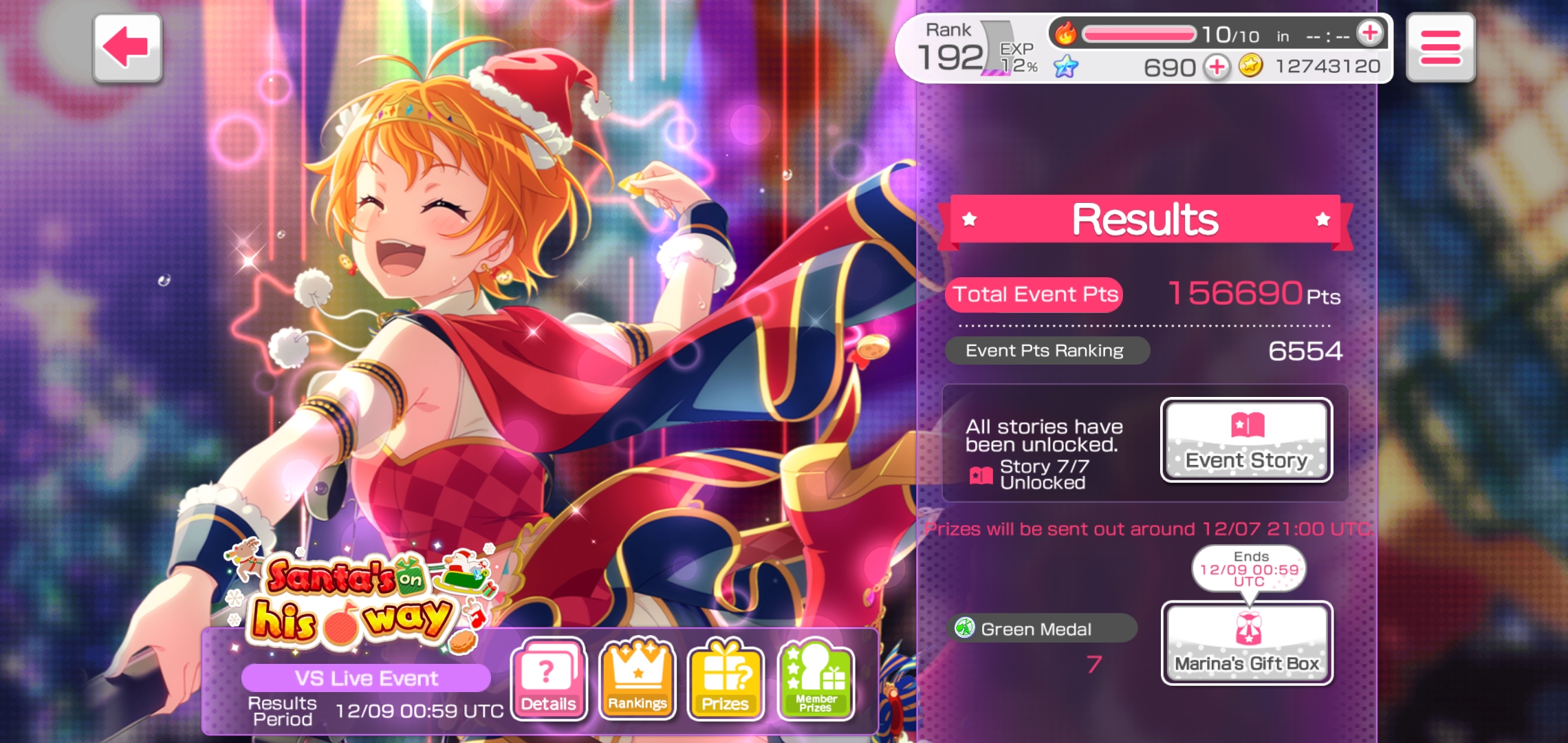Viewport: 1568px width, 743px height.
Task: Check the event Prizes
Action: coord(726,679)
